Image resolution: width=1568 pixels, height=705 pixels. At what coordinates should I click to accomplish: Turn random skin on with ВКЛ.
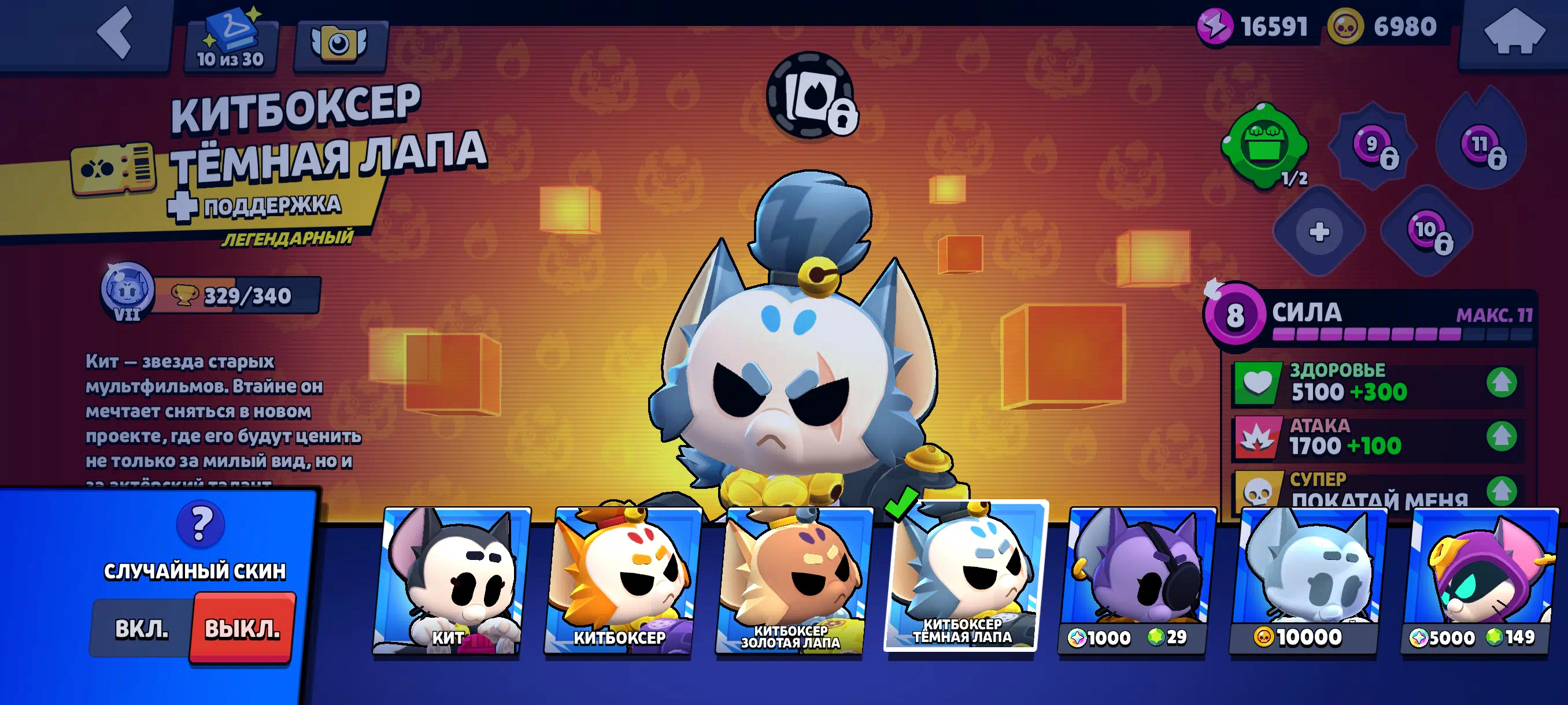[141, 628]
